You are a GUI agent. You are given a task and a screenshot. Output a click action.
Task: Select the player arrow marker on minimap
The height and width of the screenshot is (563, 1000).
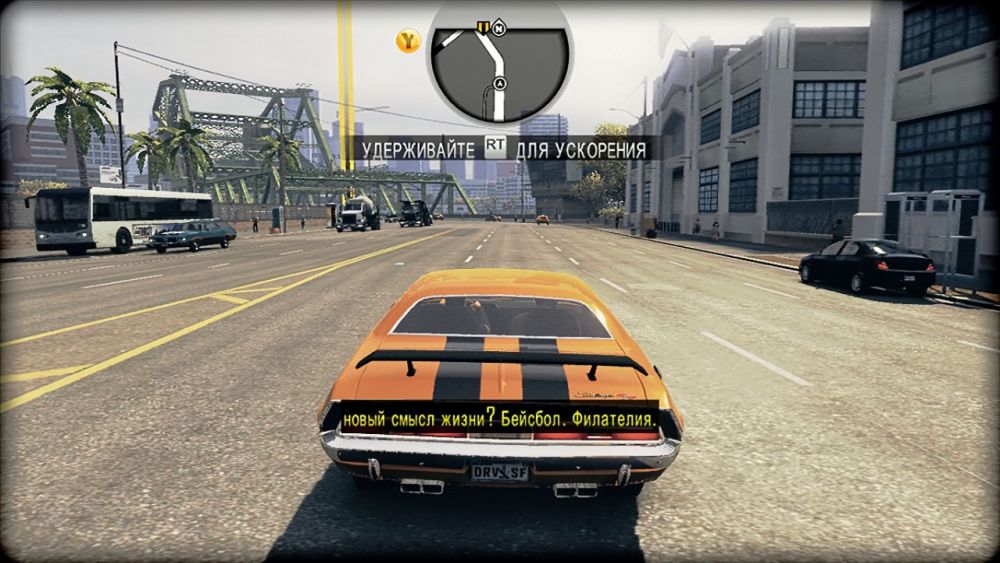click(x=499, y=83)
